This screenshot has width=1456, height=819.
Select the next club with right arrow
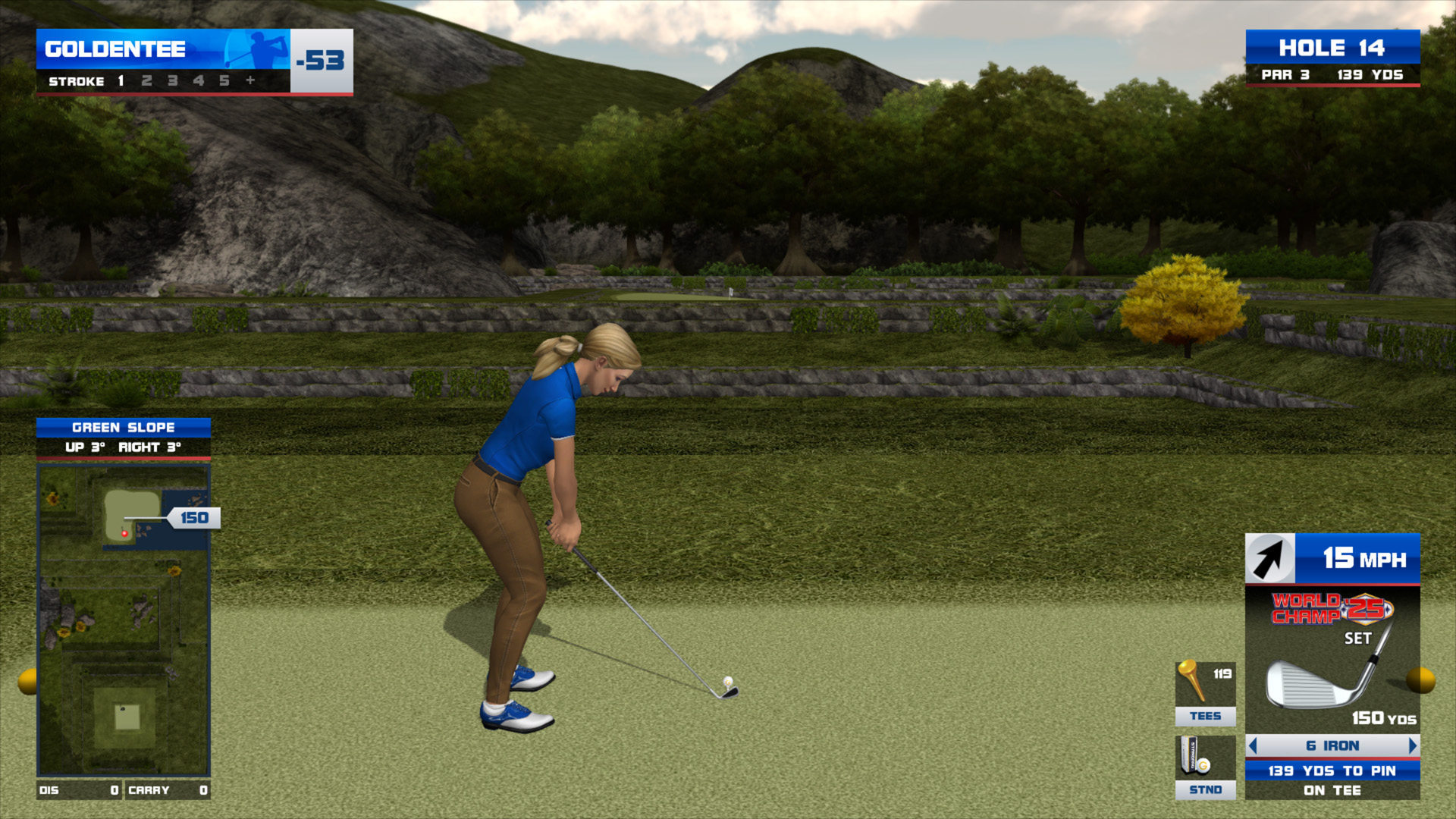pos(1412,745)
